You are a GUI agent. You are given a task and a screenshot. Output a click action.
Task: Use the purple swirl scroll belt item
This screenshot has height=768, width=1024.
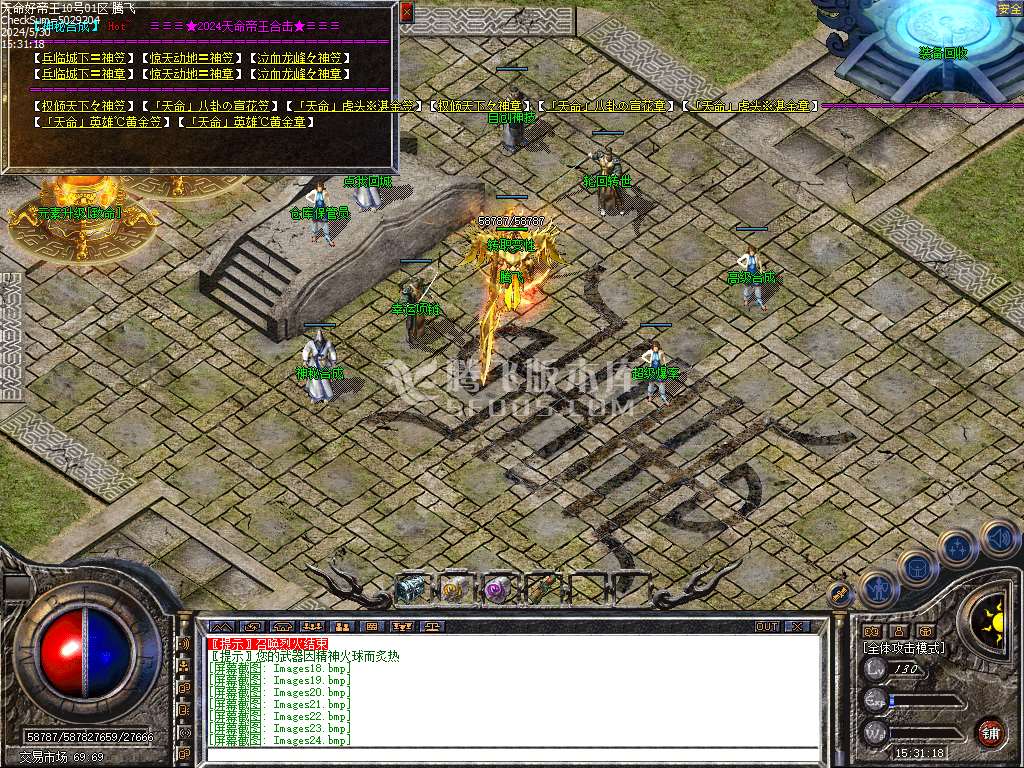point(497,590)
